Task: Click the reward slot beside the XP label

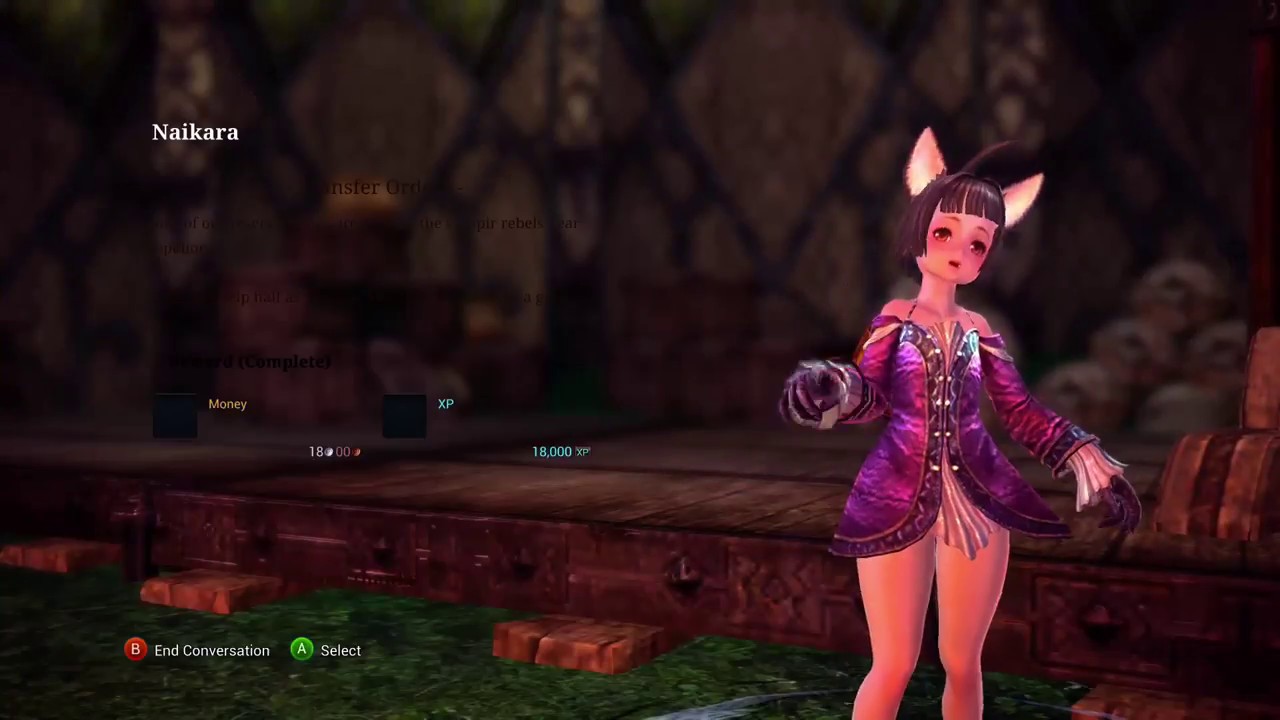Action: tap(404, 415)
